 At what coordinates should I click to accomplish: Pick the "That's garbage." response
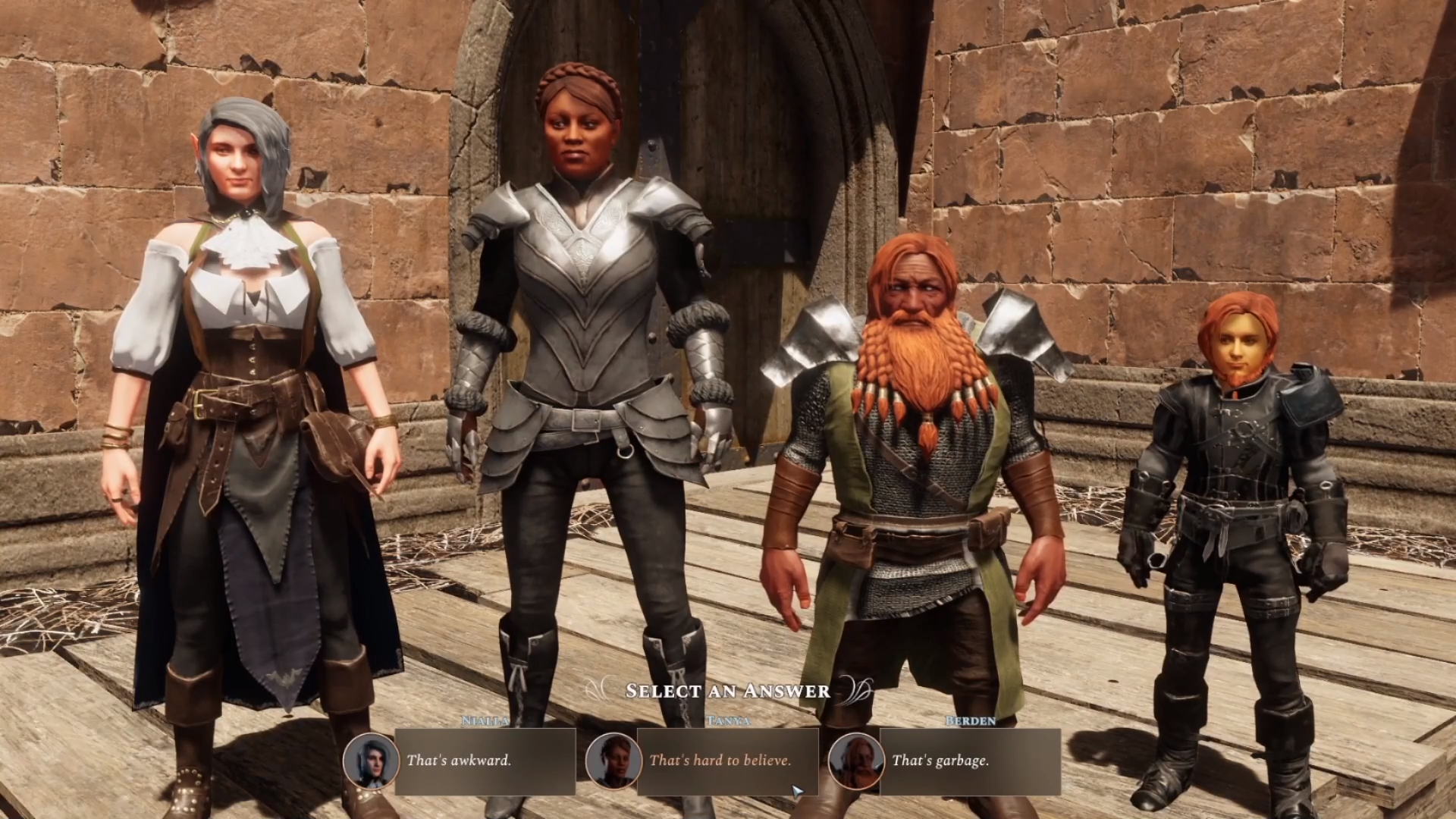(969, 761)
